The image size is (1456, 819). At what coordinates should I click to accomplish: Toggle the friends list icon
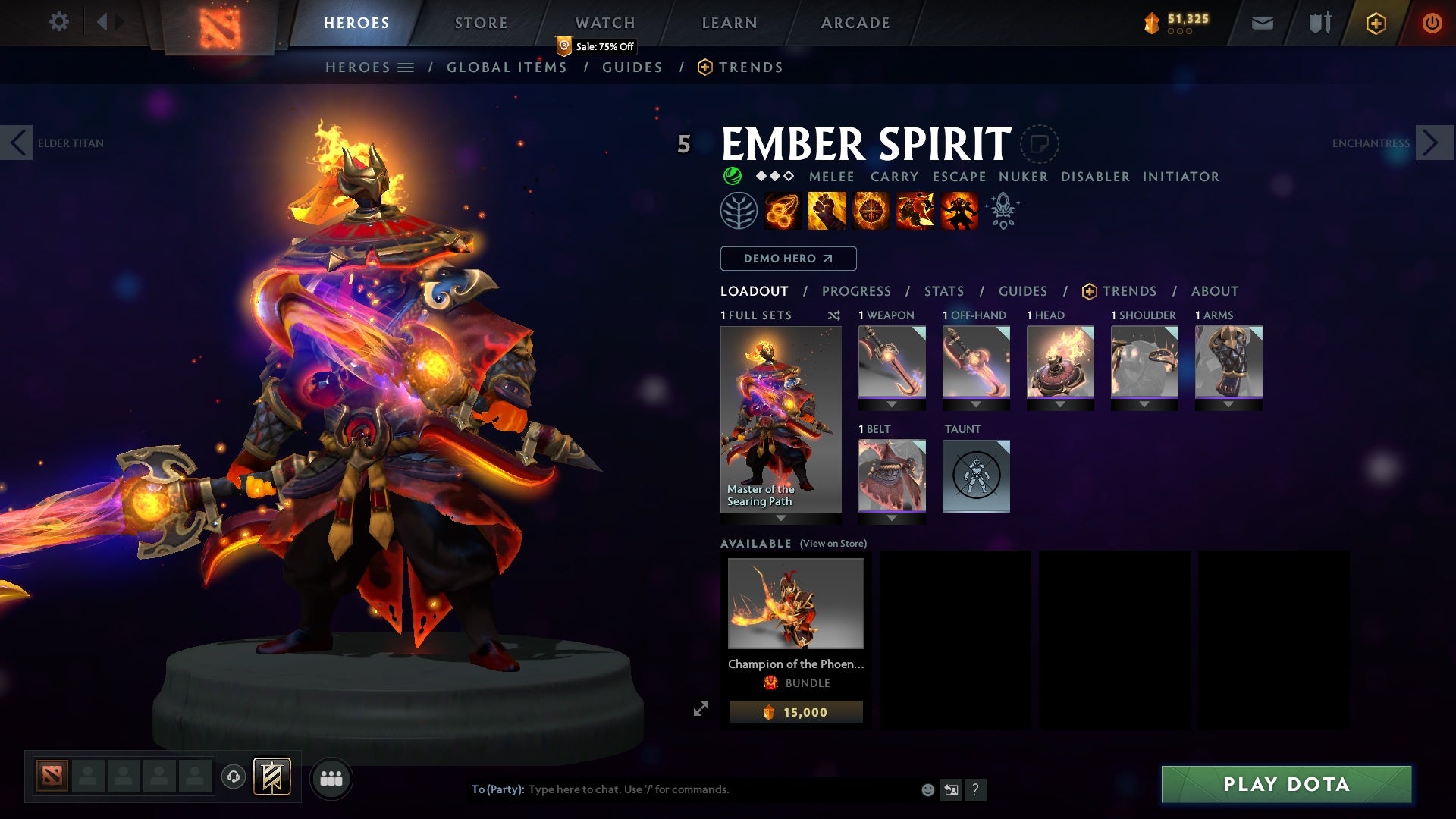pyautogui.click(x=330, y=778)
